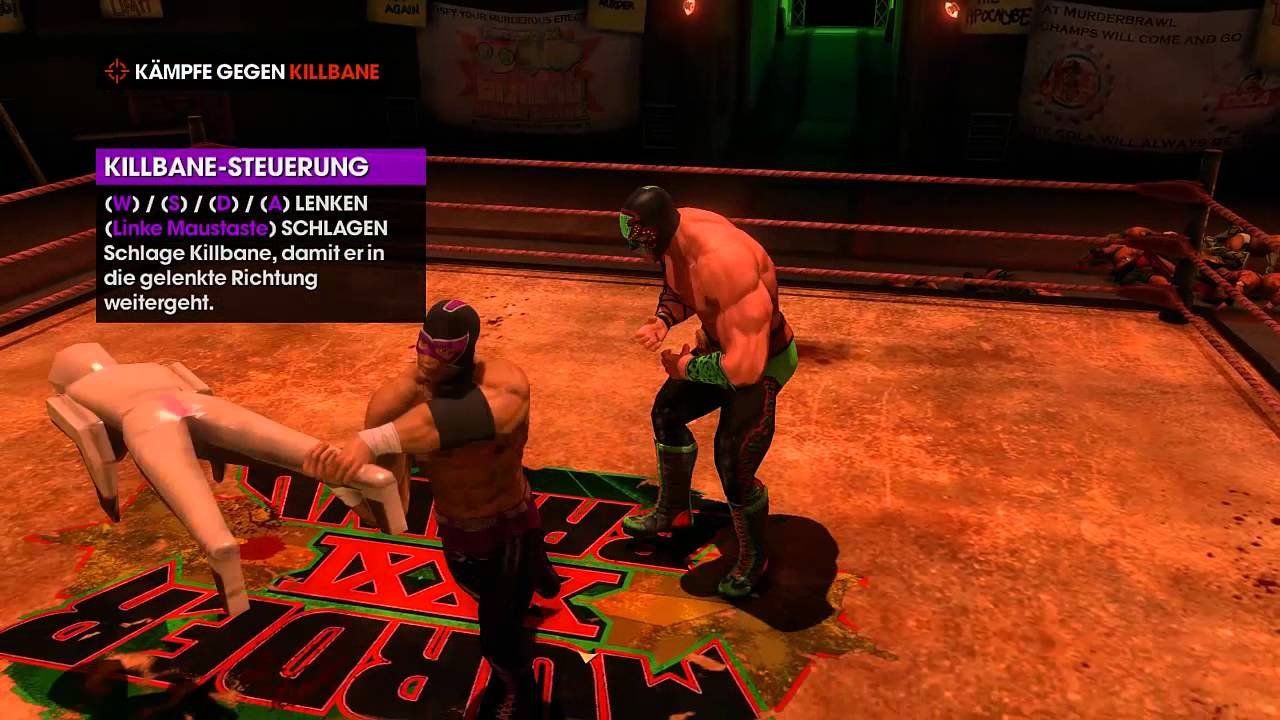Select the Killbane-Steuerung tutorial panel header
The image size is (1280, 720).
260,166
